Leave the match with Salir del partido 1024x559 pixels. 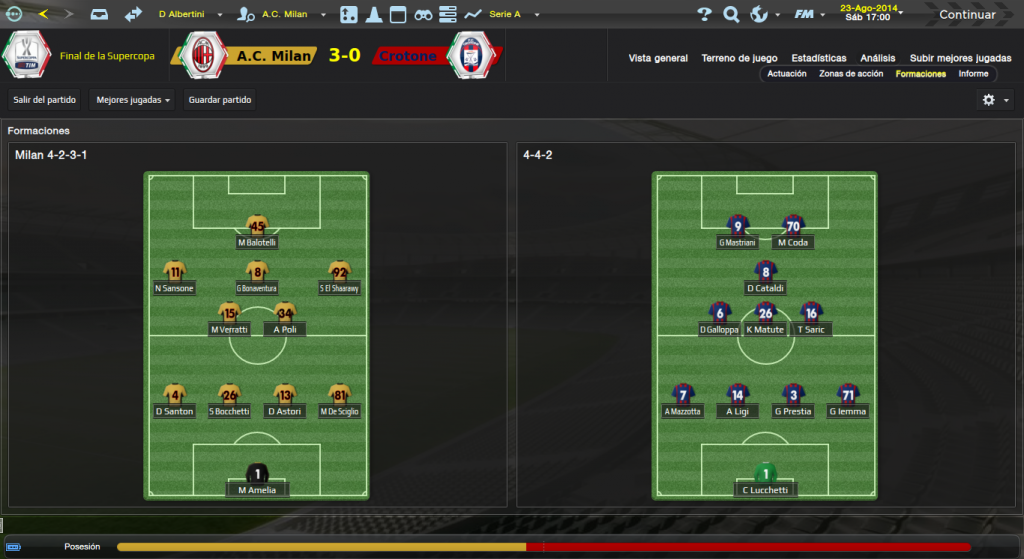point(44,100)
